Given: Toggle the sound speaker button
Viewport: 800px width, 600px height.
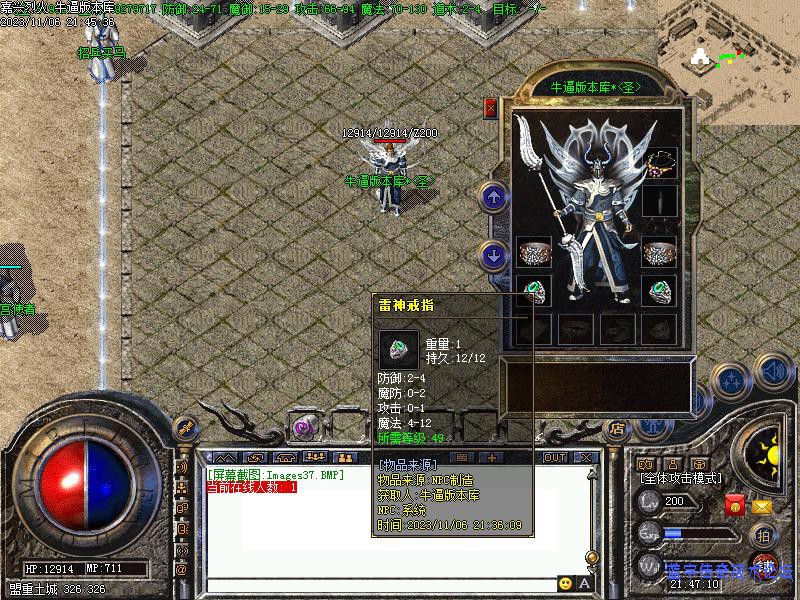Looking at the screenshot, I should 773,372.
